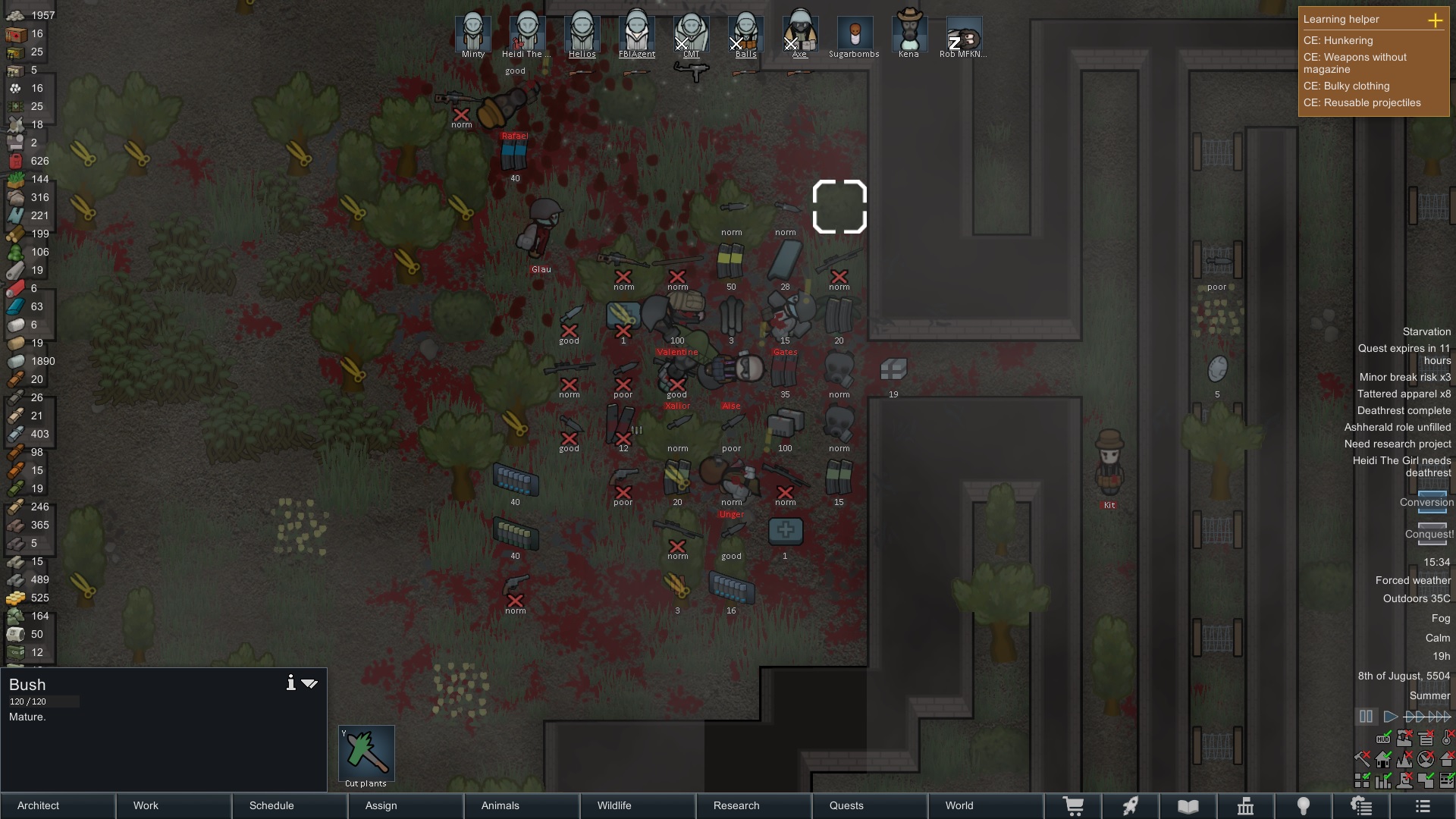Click the research lightbulb icon in bottom toolbar
This screenshot has width=1456, height=819.
point(1304,805)
